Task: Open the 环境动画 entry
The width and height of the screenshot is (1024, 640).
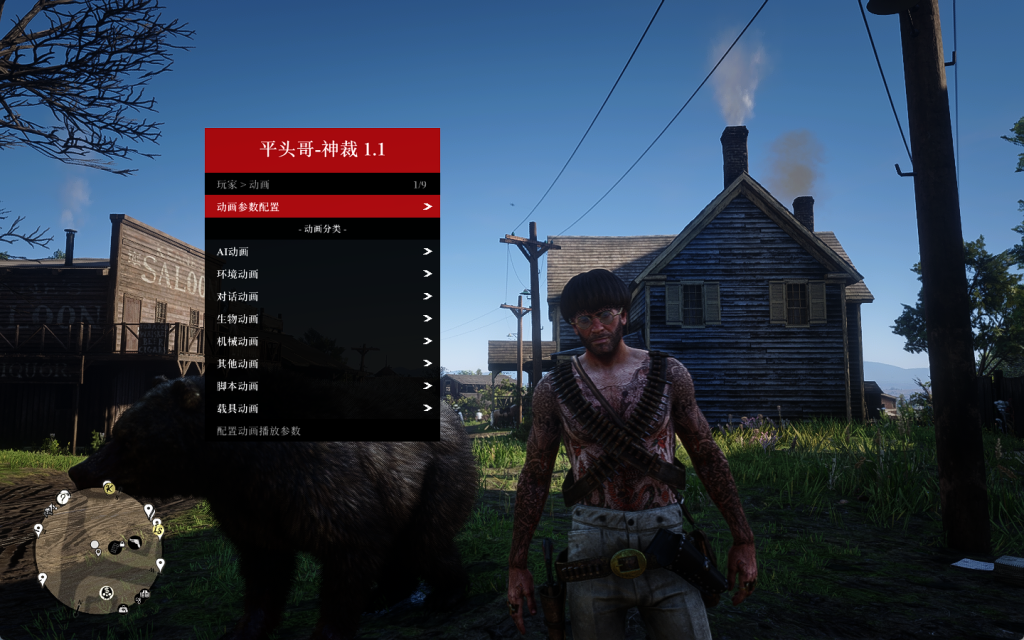Action: pyautogui.click(x=322, y=274)
